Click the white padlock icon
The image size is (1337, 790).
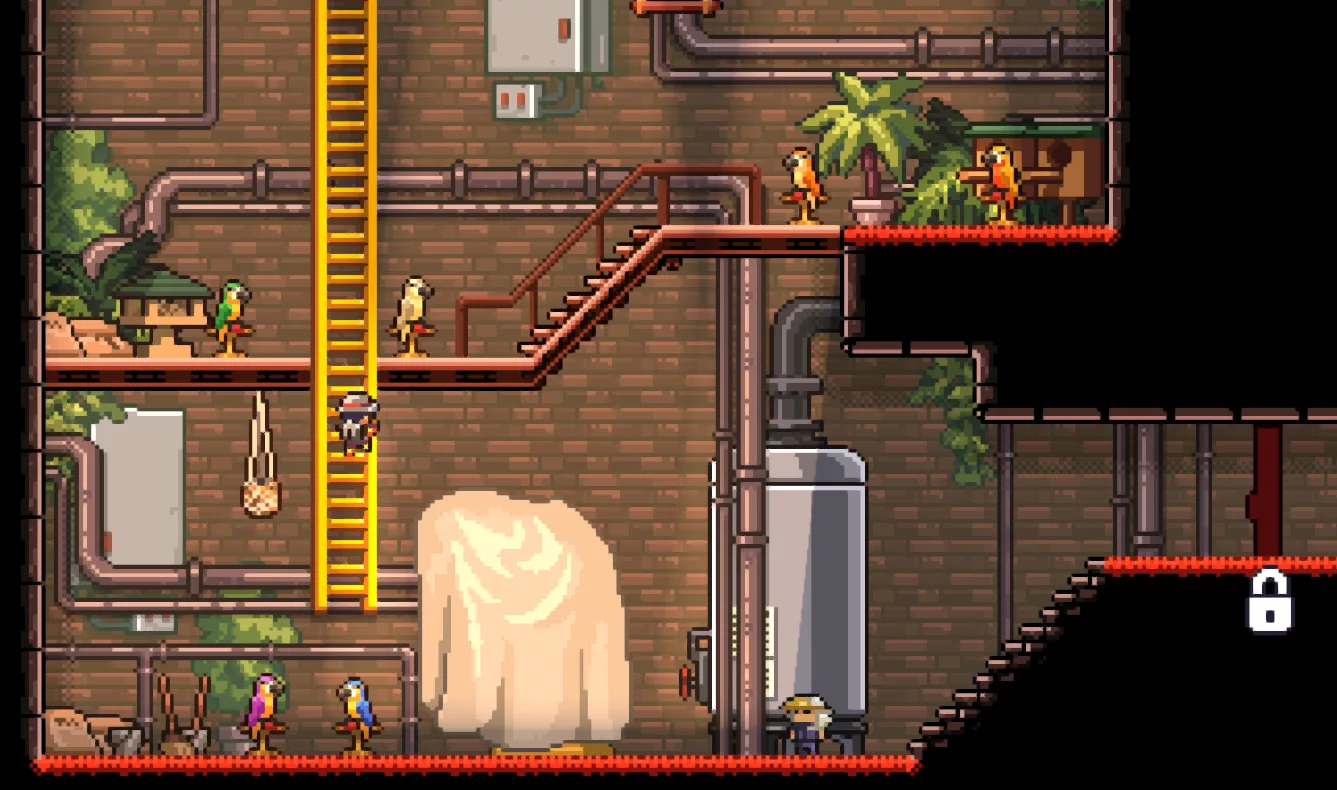point(1269,602)
